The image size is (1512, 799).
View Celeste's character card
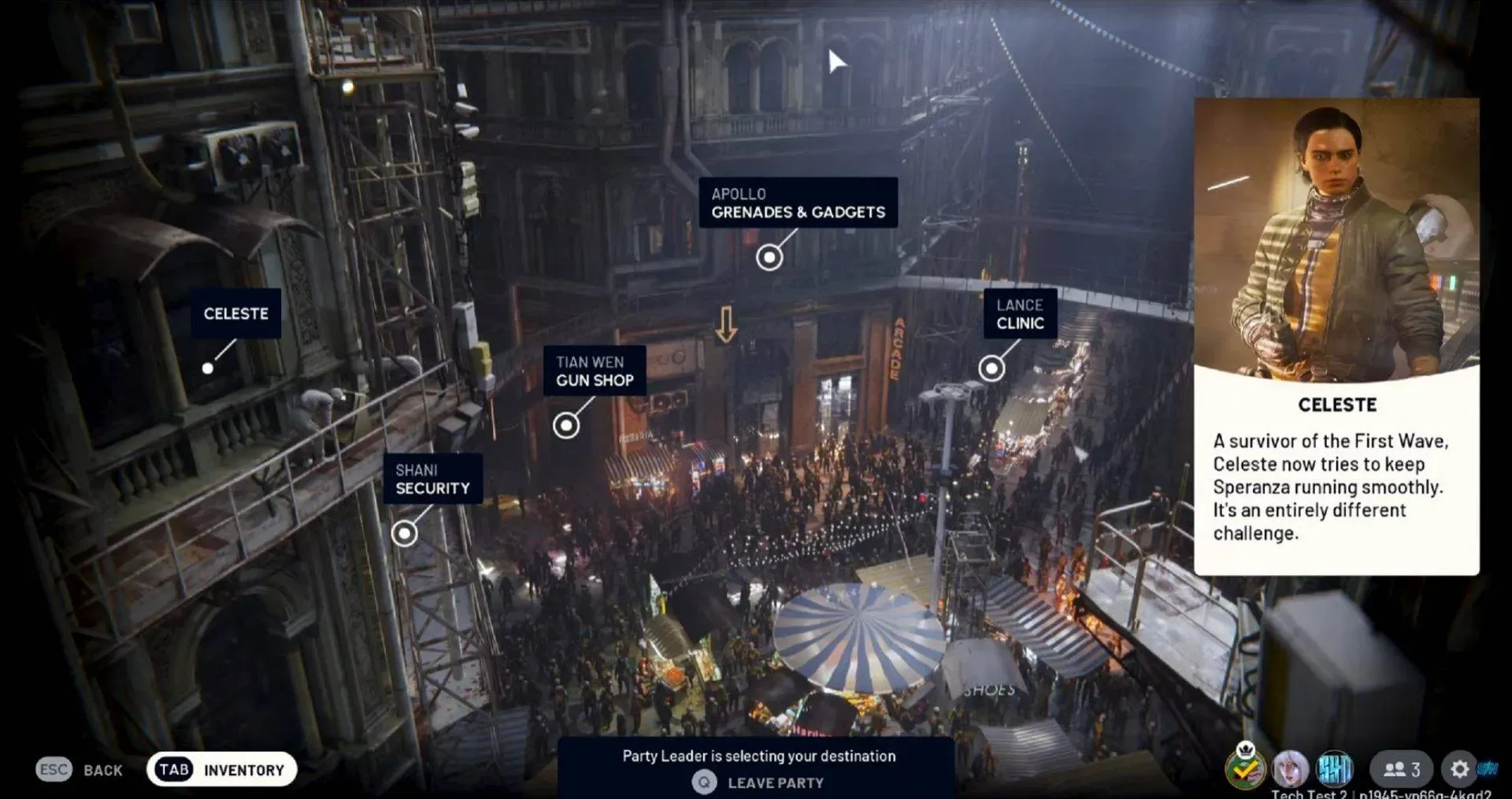click(x=1336, y=336)
